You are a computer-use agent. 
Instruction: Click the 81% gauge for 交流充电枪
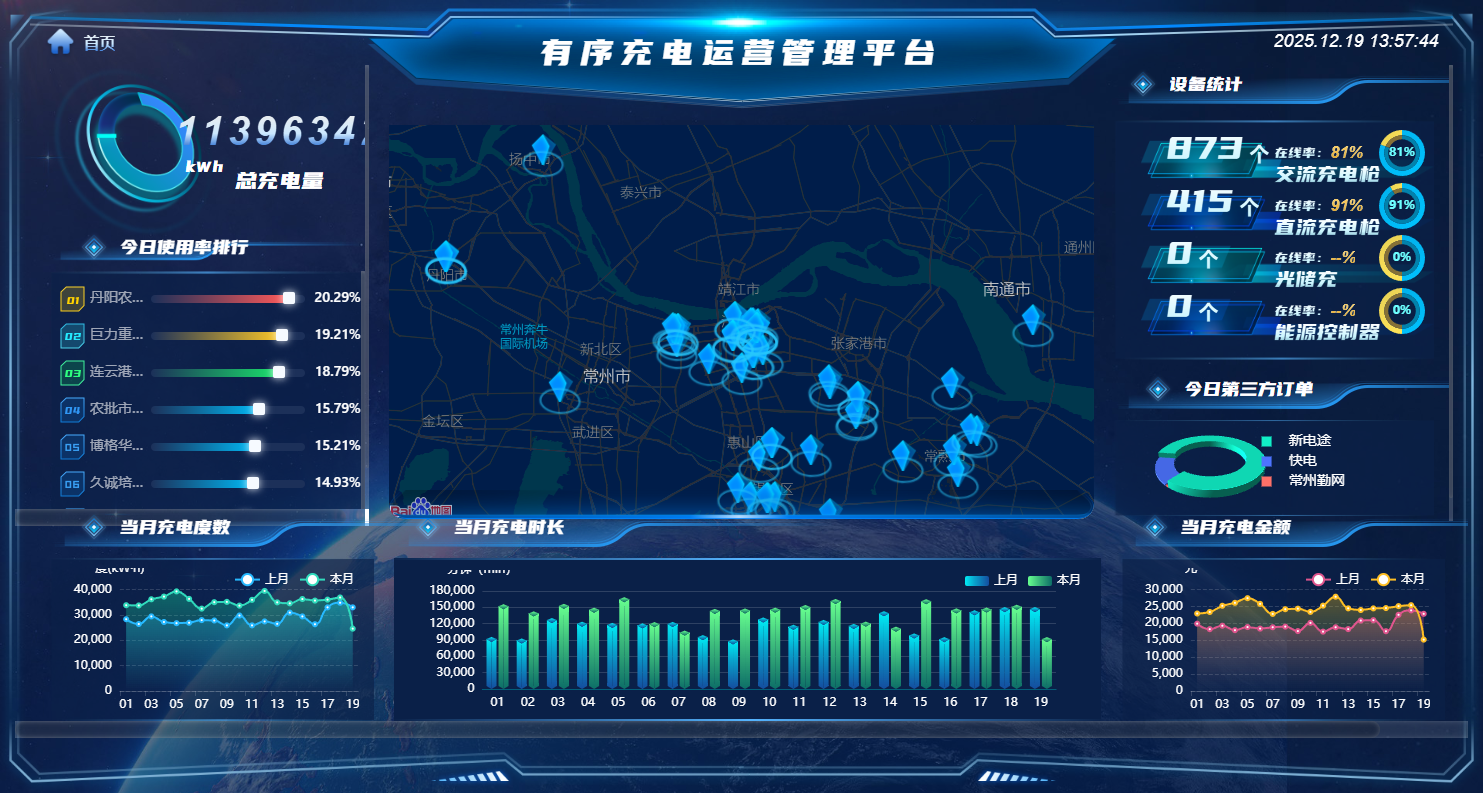pos(1401,153)
